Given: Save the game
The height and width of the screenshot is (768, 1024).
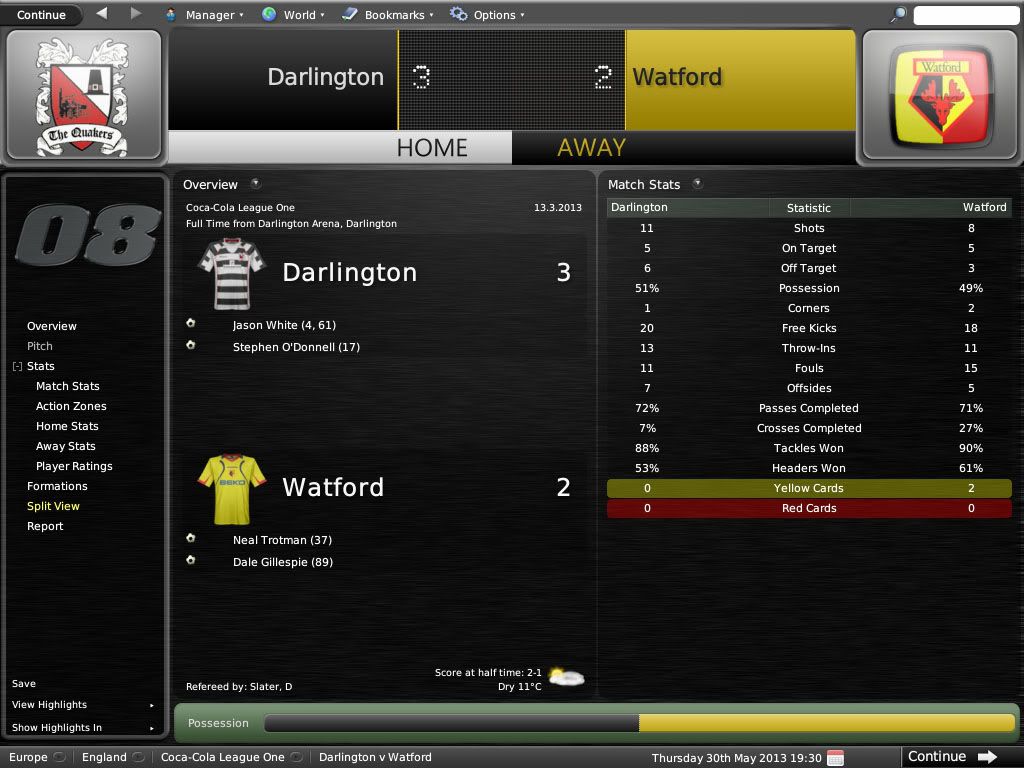Looking at the screenshot, I should tap(24, 684).
